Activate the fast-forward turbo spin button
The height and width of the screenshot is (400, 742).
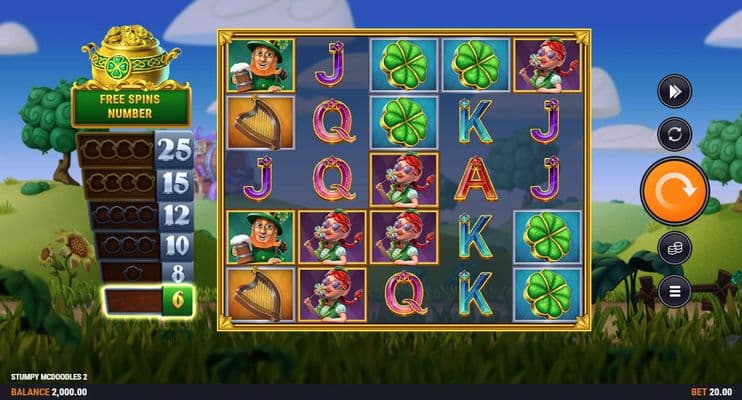[674, 92]
